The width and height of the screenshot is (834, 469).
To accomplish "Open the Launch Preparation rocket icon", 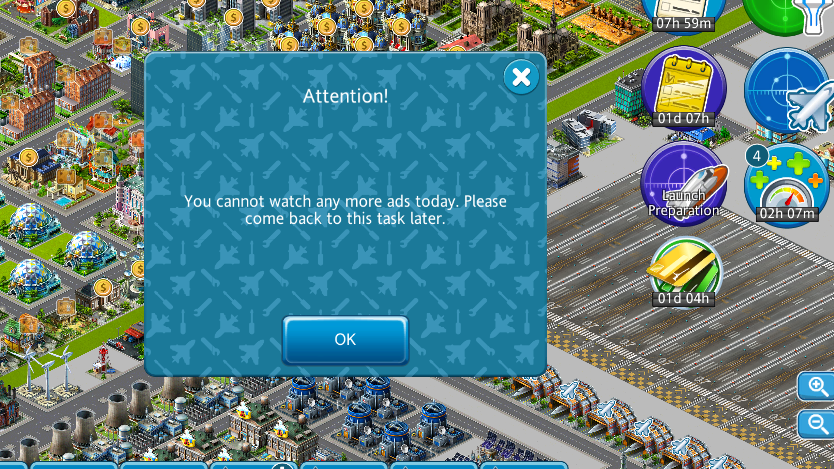I will click(683, 180).
